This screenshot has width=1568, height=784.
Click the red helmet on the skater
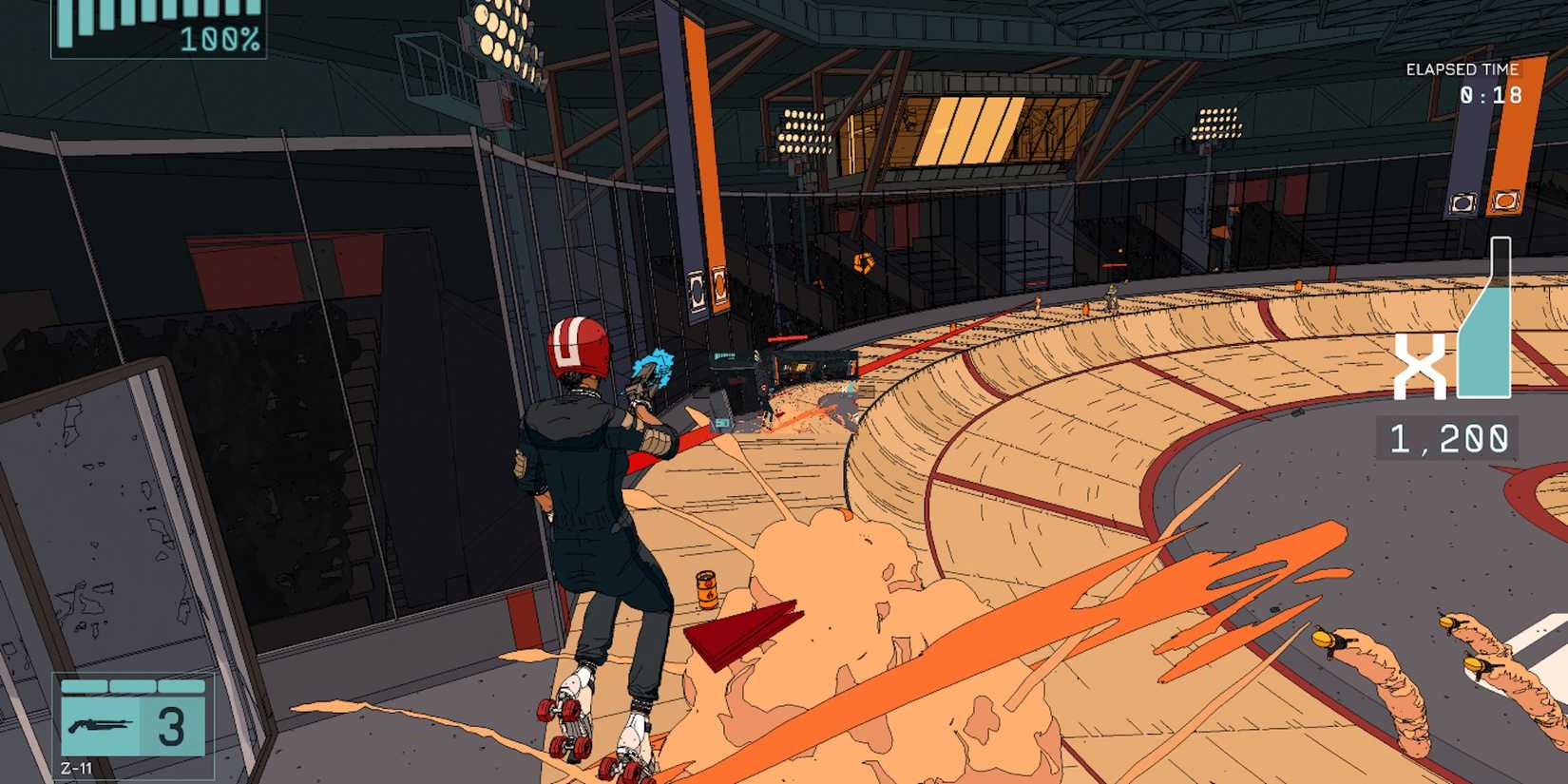tap(577, 347)
